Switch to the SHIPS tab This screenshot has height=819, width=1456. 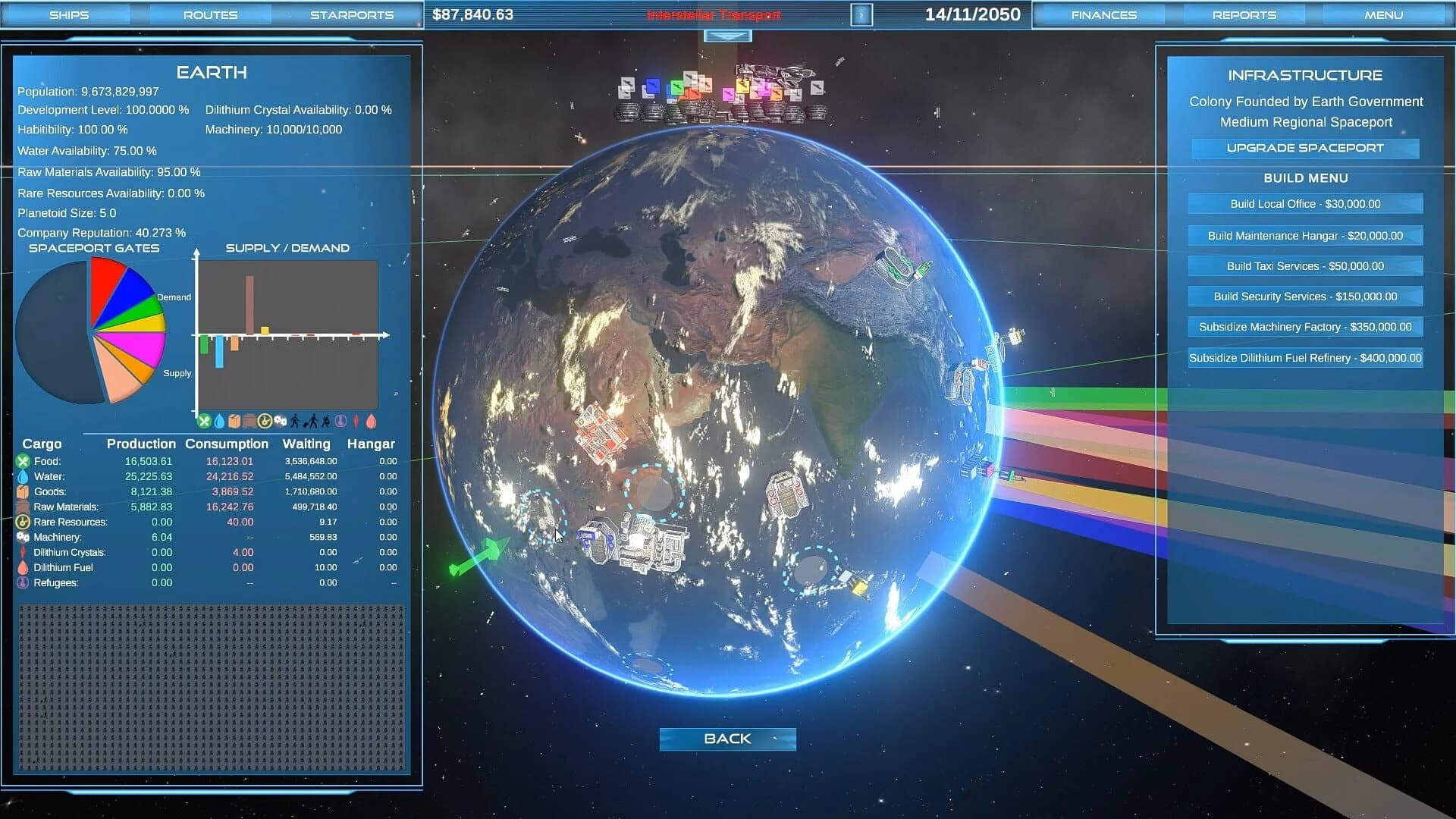tap(71, 14)
